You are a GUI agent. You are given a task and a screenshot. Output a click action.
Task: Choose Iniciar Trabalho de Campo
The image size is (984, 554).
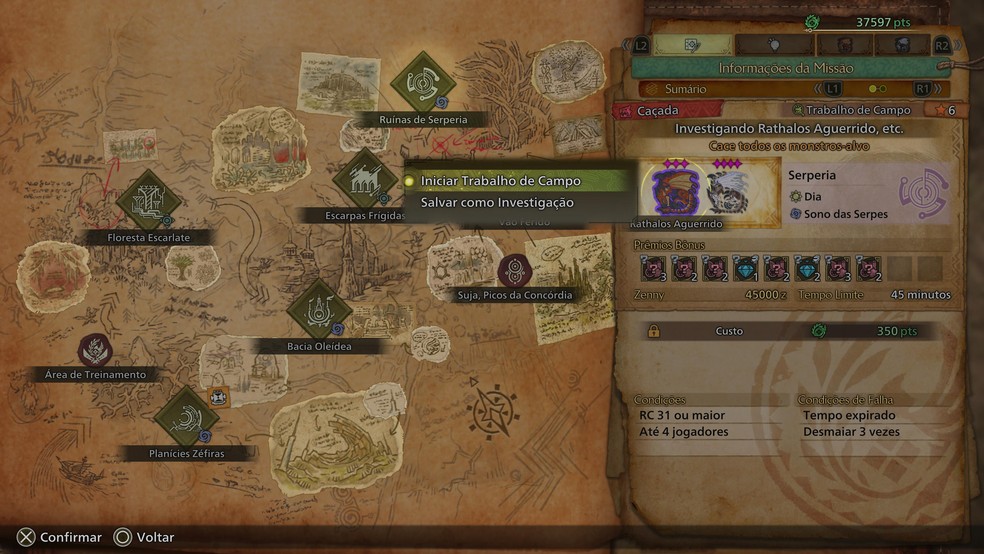500,181
